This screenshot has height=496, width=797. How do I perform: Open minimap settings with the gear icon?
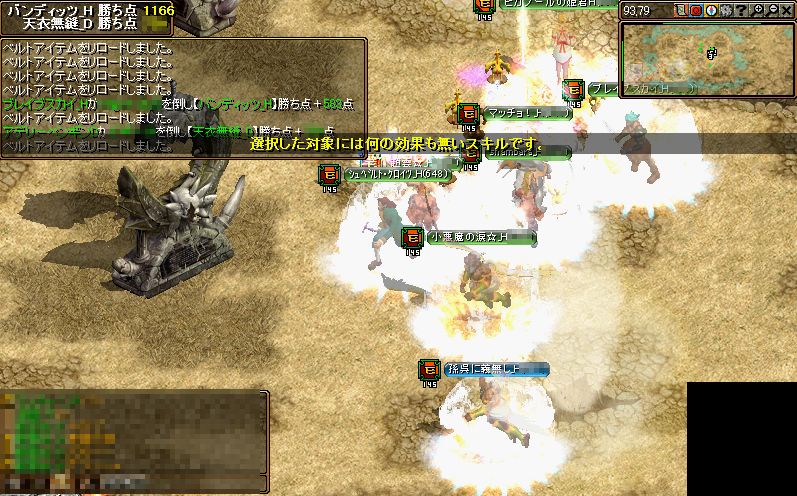point(723,10)
